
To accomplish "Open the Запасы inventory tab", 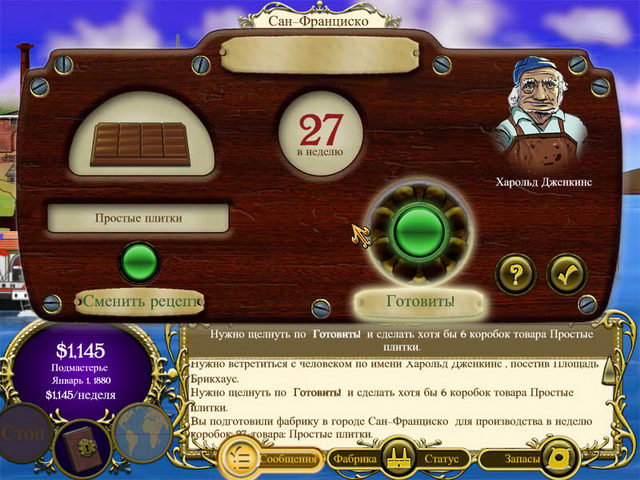I will (521, 460).
